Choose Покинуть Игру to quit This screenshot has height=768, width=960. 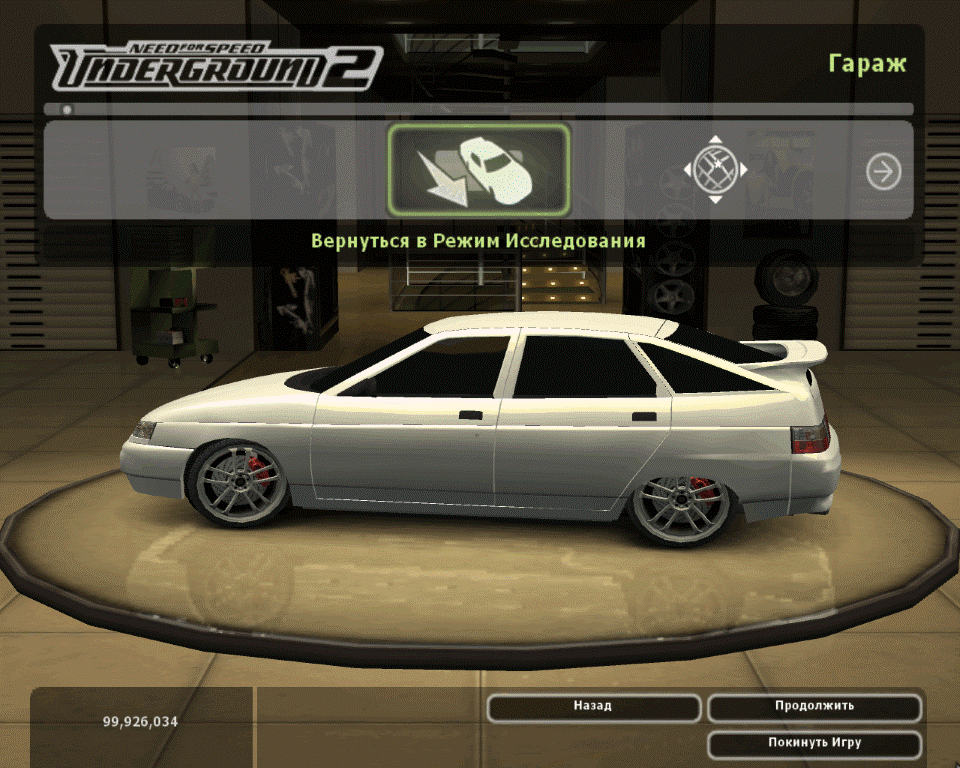[x=814, y=744]
